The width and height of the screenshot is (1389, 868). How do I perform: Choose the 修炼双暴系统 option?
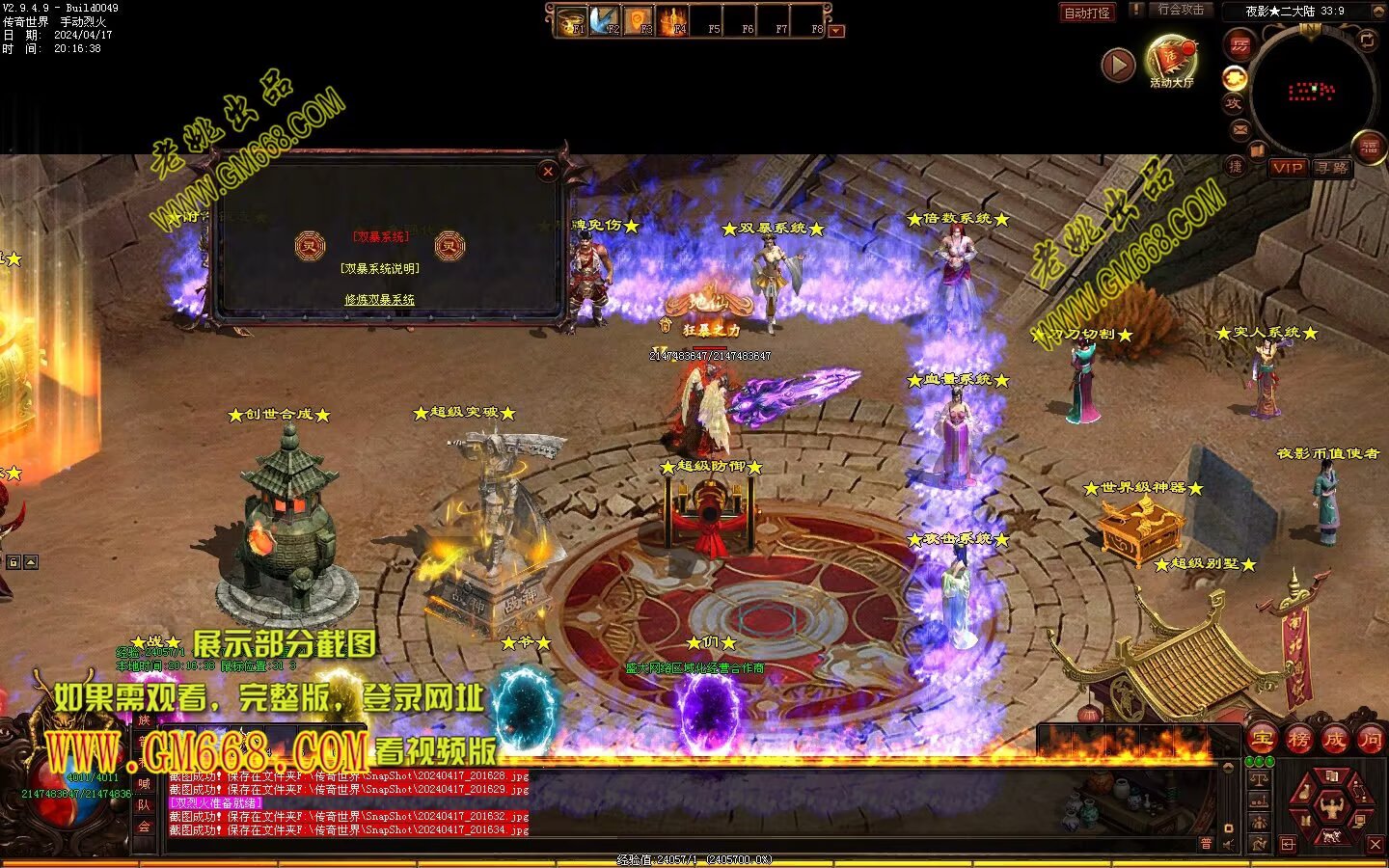[379, 300]
